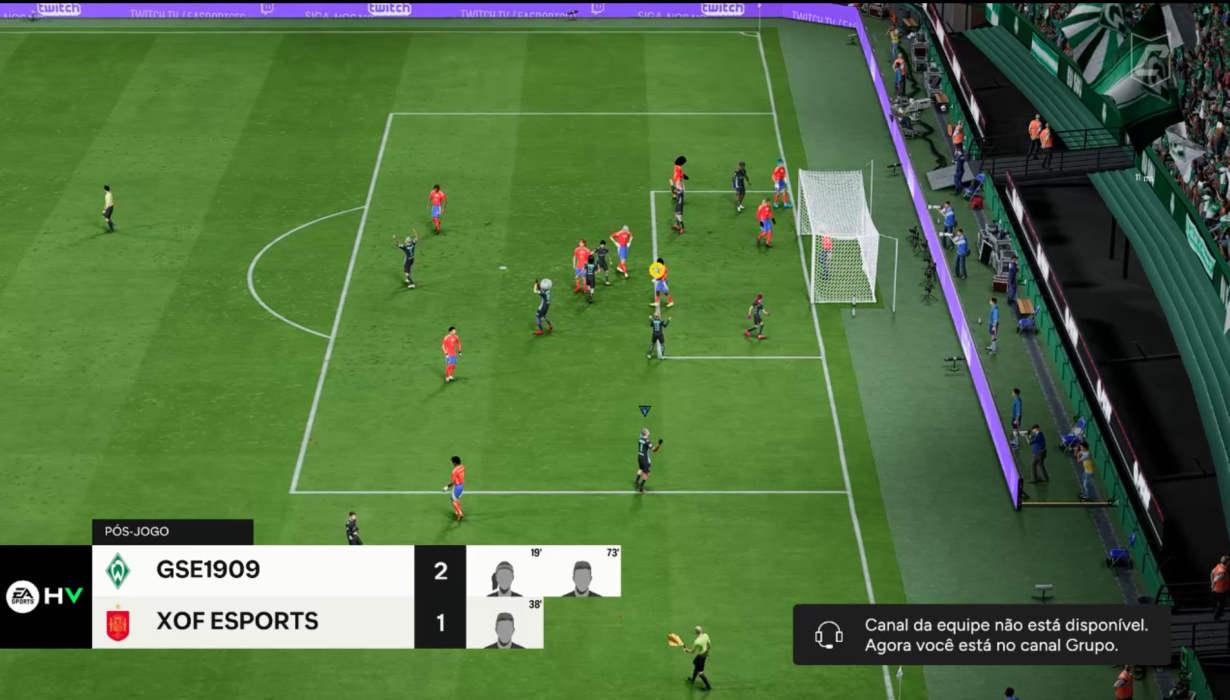Select the XOF ESPORTS team row
The height and width of the screenshot is (700, 1230).
click(x=253, y=622)
